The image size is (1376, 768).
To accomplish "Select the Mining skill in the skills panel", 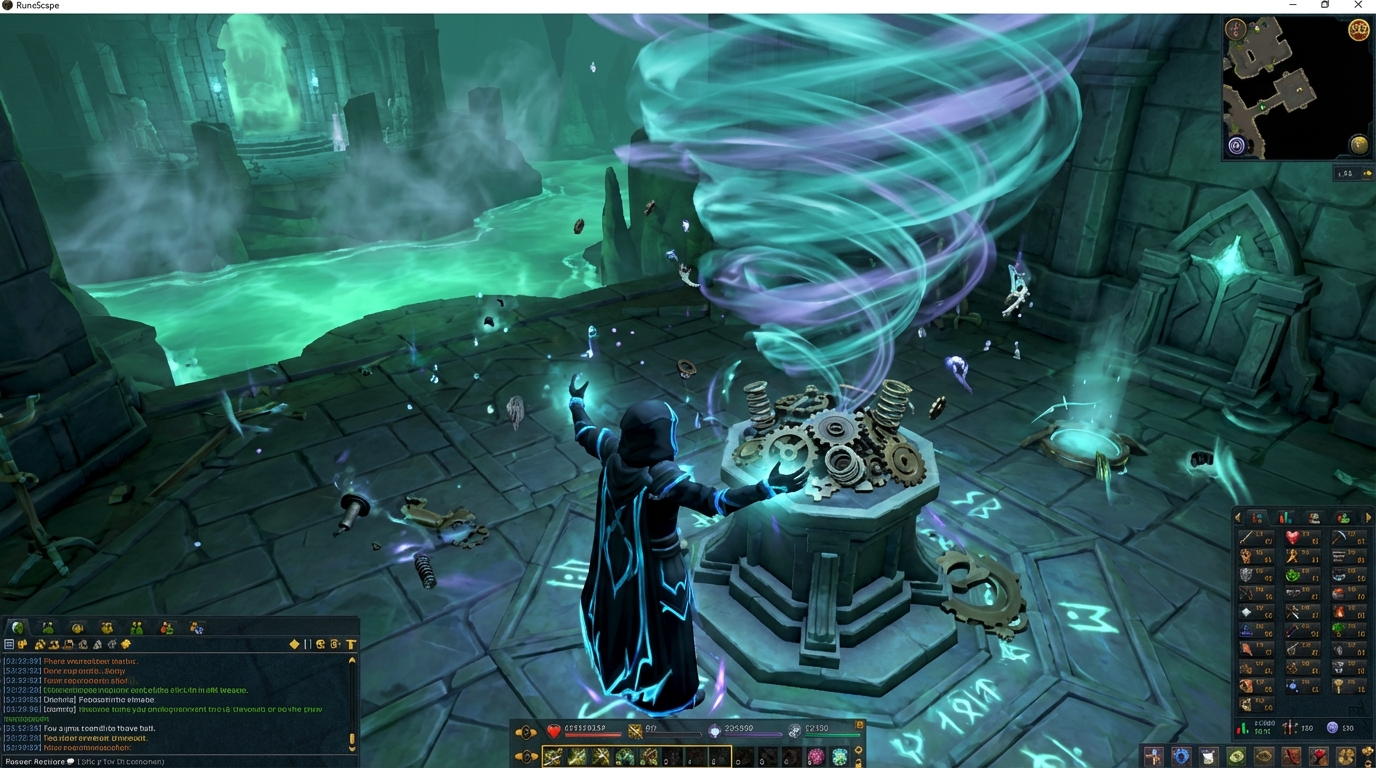I will (x=1340, y=535).
